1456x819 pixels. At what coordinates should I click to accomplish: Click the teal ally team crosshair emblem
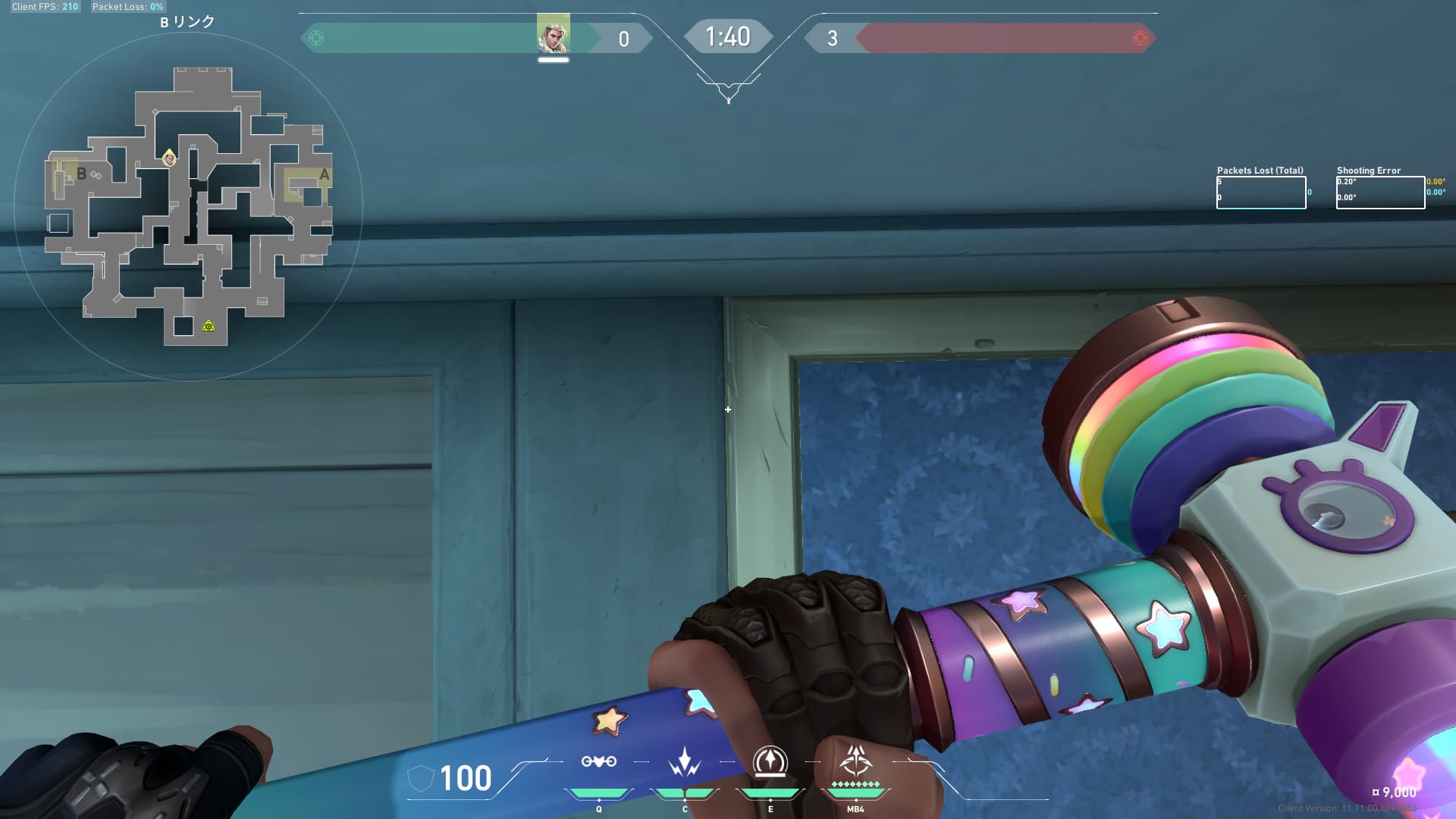pos(317,38)
